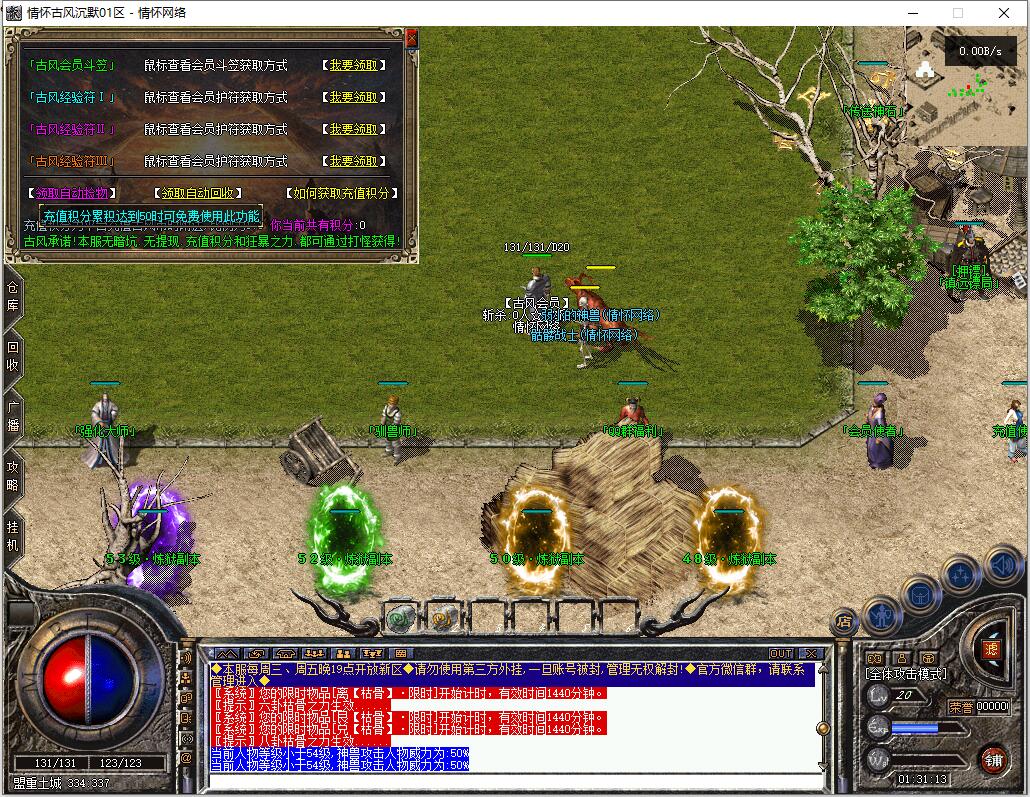This screenshot has height=797, width=1030.
Task: Claim the 古风会员斗笠 via 我要领取
Action: point(354,65)
